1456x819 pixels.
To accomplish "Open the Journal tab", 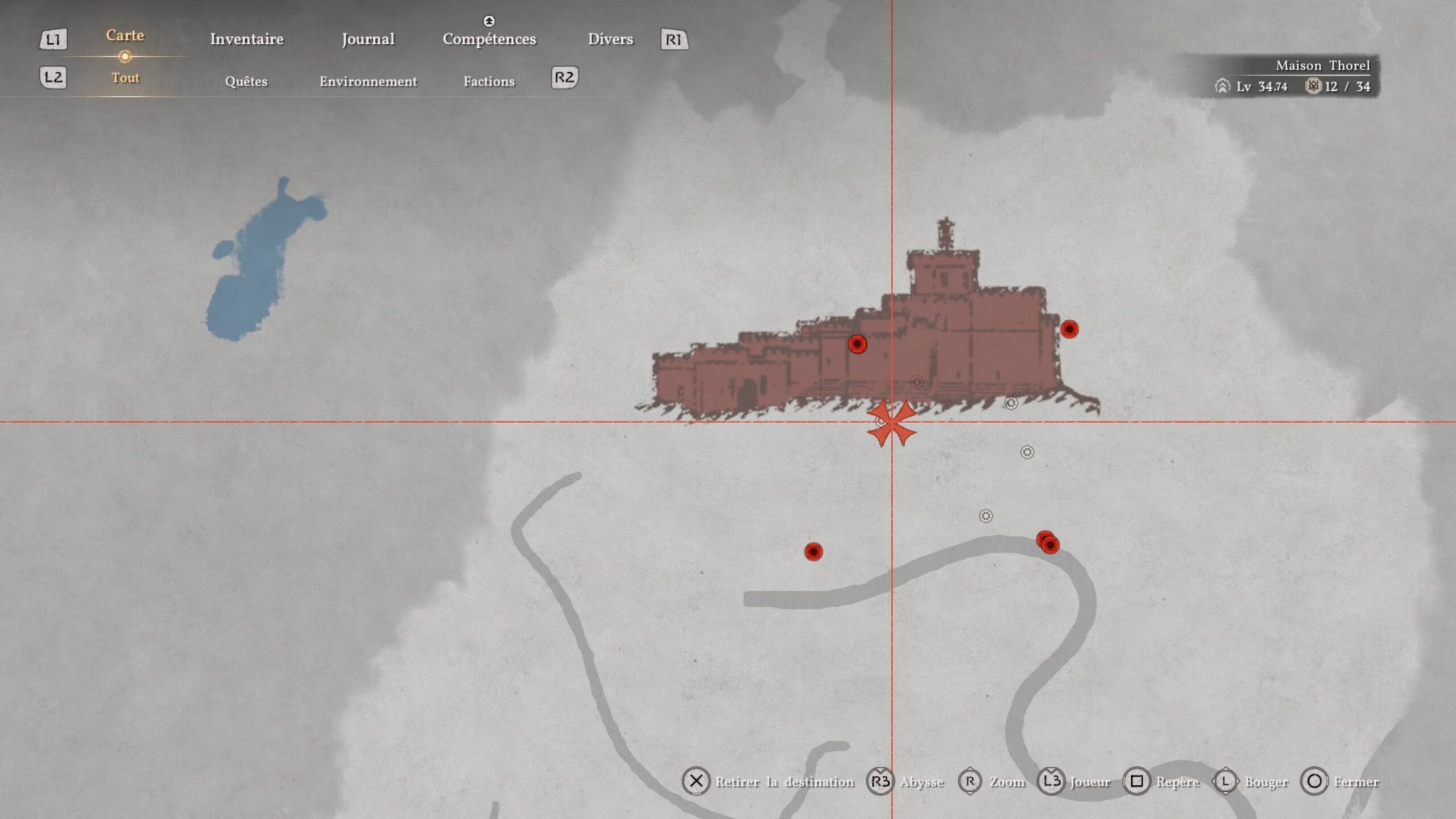I will [x=367, y=39].
